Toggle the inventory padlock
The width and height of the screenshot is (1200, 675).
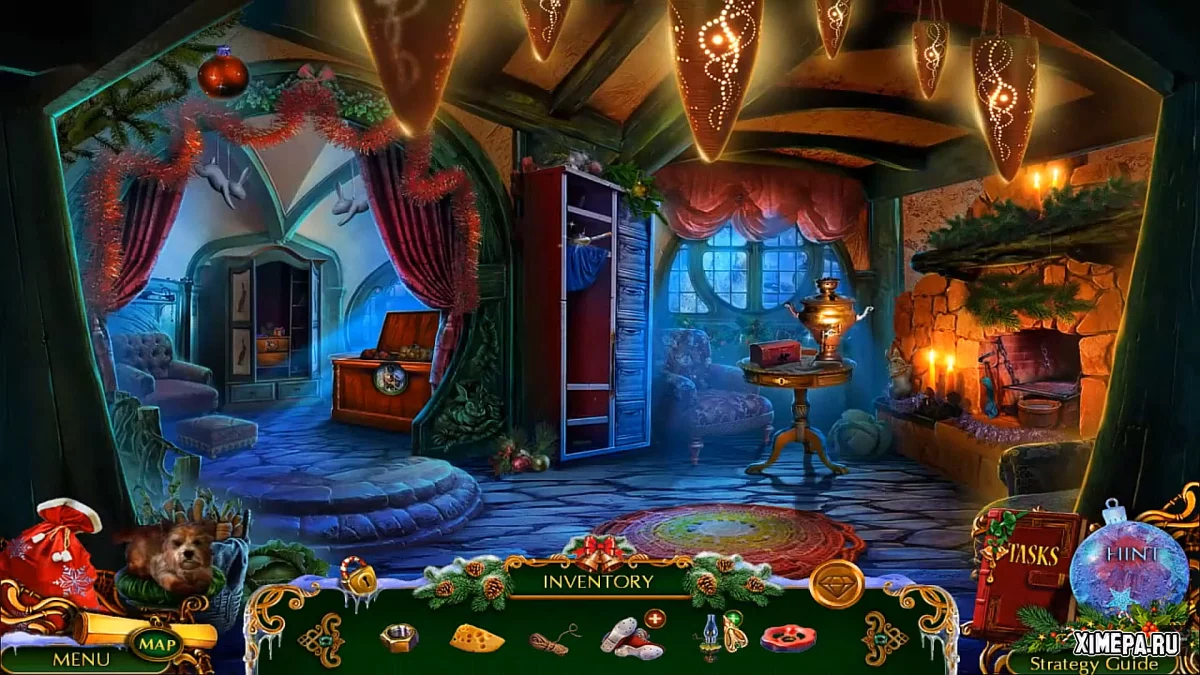[x=358, y=576]
